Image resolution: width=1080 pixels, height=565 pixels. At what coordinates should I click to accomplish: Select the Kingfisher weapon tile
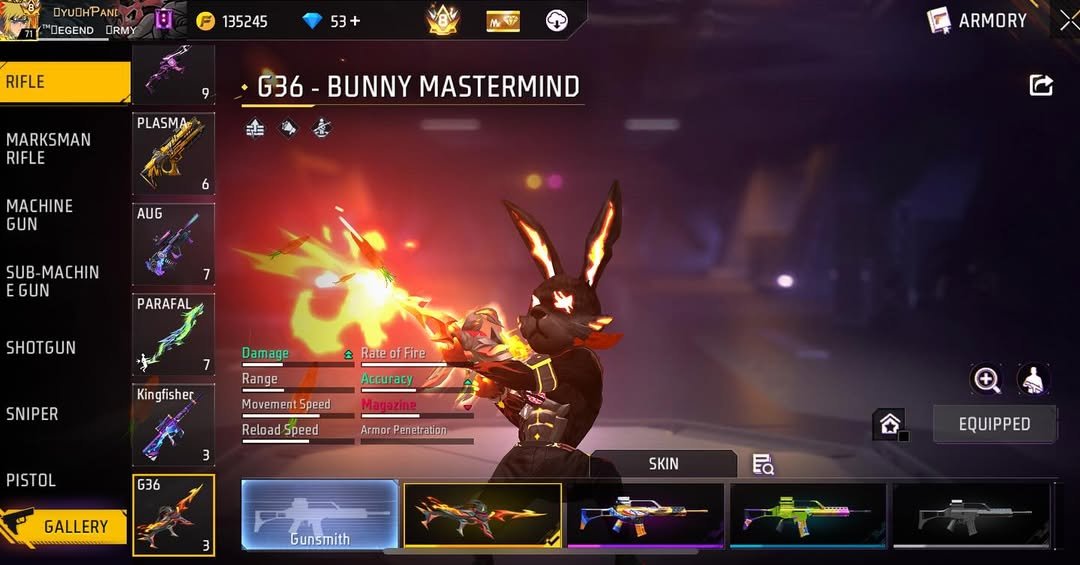pyautogui.click(x=173, y=424)
